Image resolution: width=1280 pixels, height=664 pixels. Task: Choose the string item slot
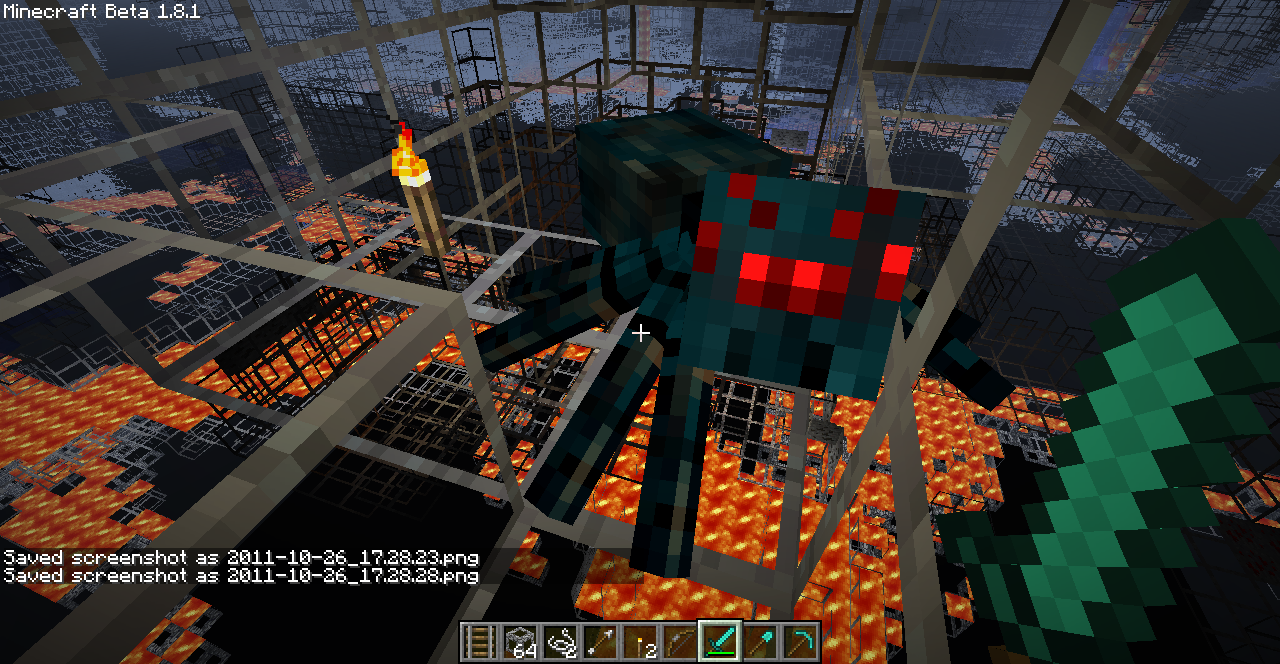pos(560,641)
